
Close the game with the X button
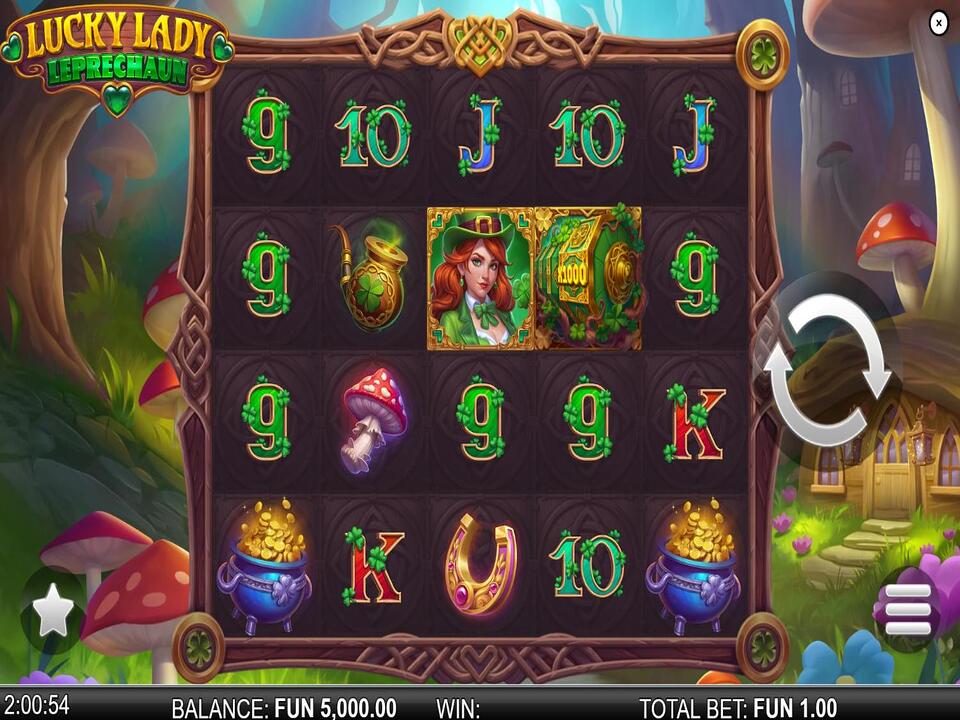click(x=938, y=21)
